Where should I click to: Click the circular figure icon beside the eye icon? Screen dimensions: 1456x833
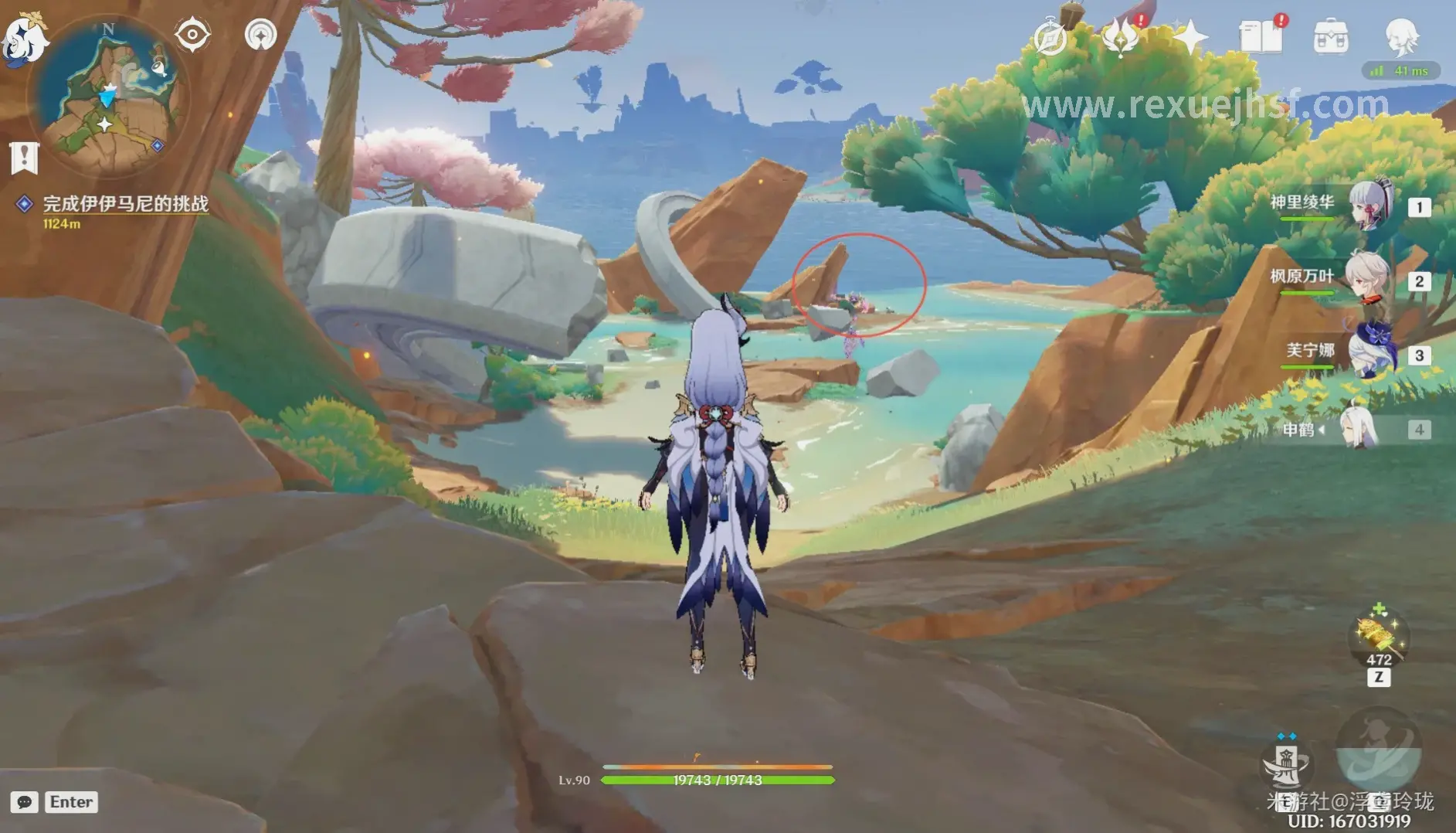click(260, 35)
